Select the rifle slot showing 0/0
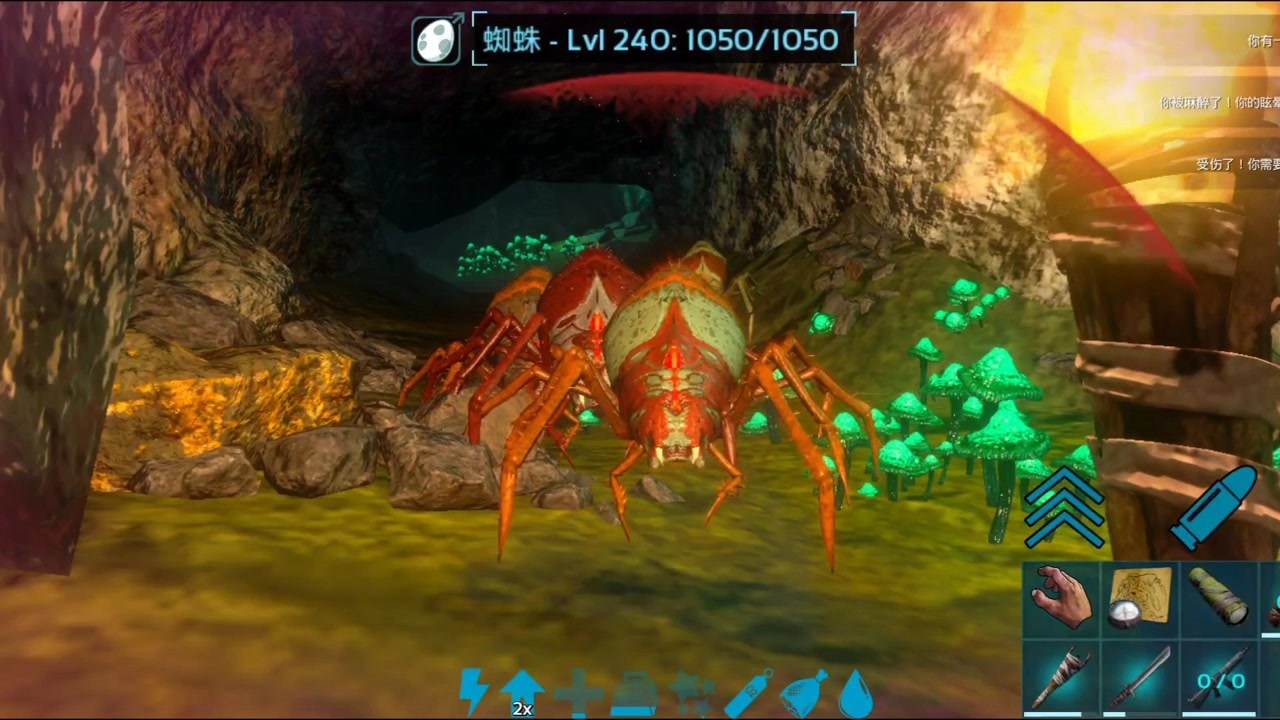This screenshot has height=720, width=1280. (1219, 679)
